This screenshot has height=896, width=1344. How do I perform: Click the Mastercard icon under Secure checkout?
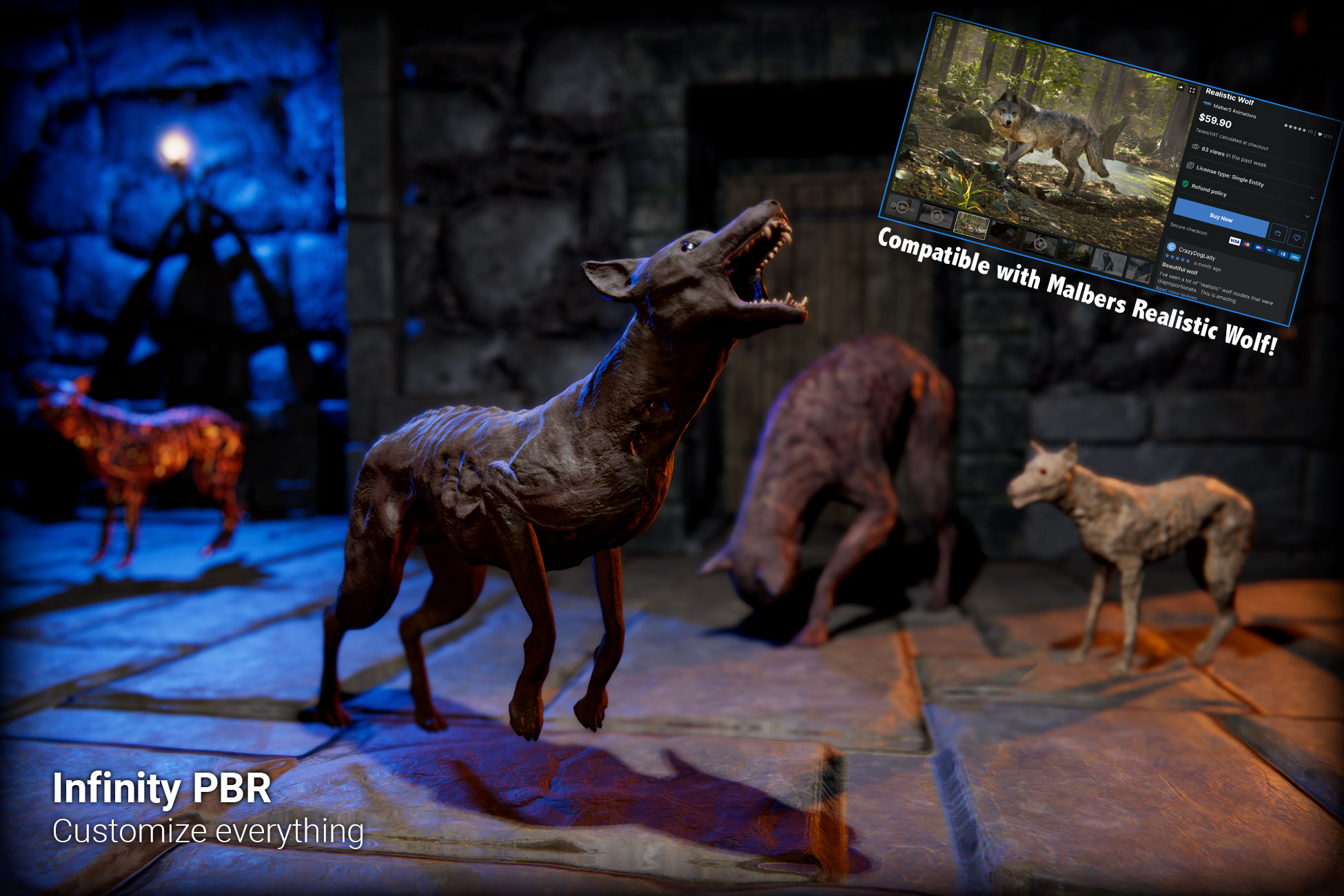(1247, 244)
